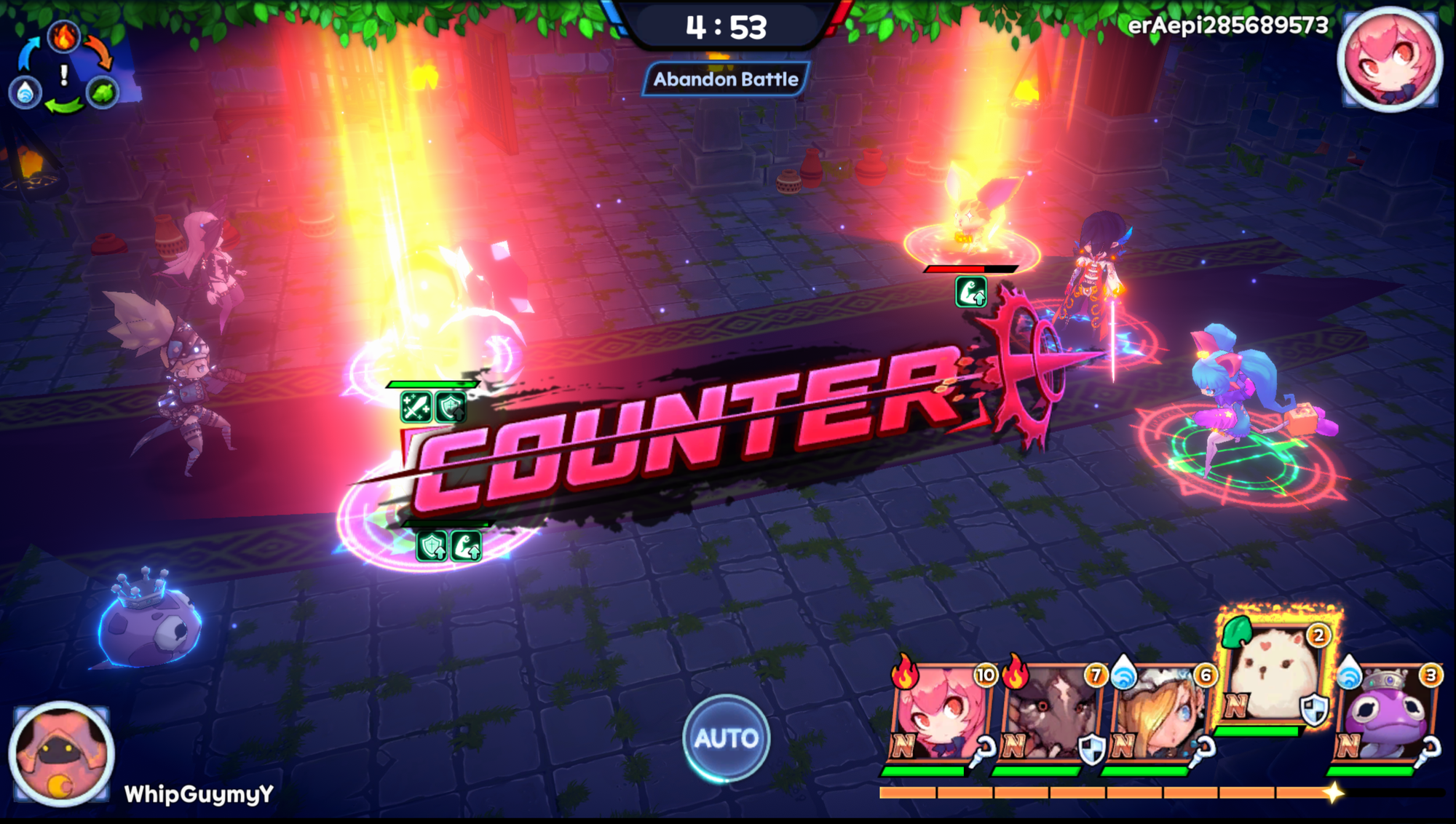Pick the blonde maid water card
The width and height of the screenshot is (1456, 824).
tap(1159, 713)
